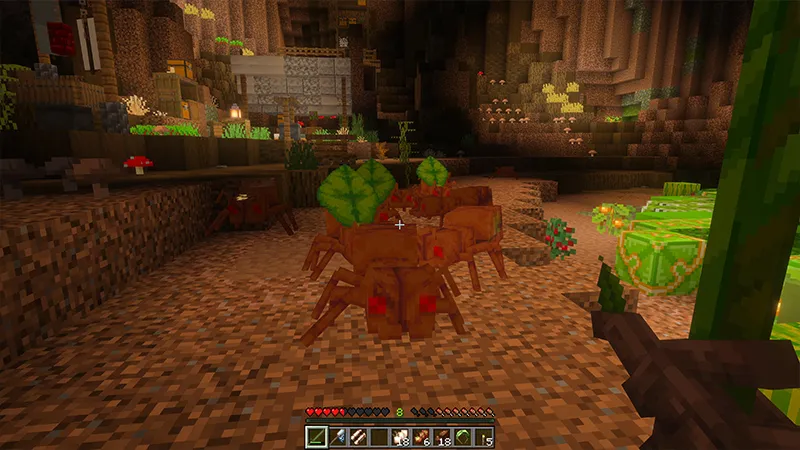The width and height of the screenshot is (800, 450).
Task: Choose the pale striped item hotbar slot
Action: click(x=358, y=436)
